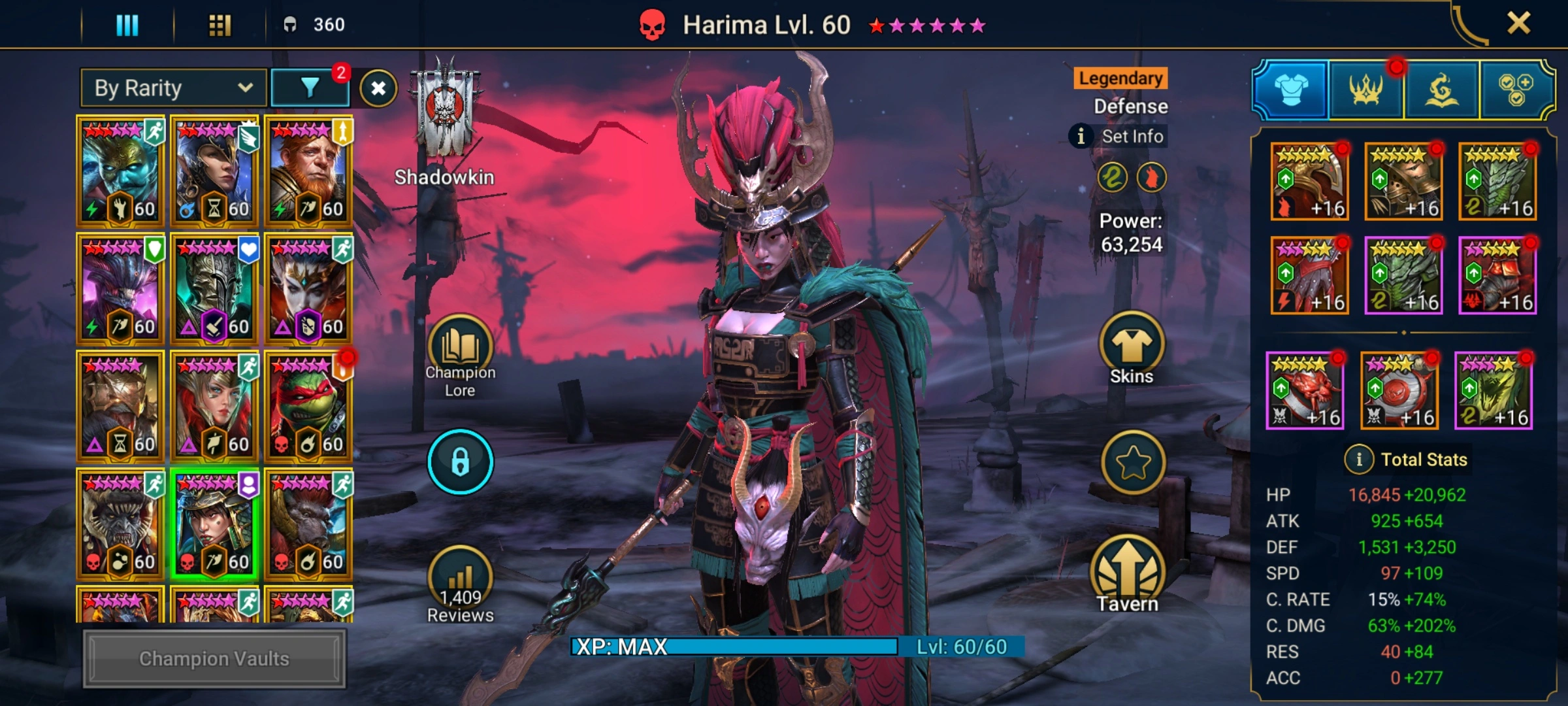Open the By Rarity sort dropdown
This screenshot has height=706, width=1568.
pos(173,88)
